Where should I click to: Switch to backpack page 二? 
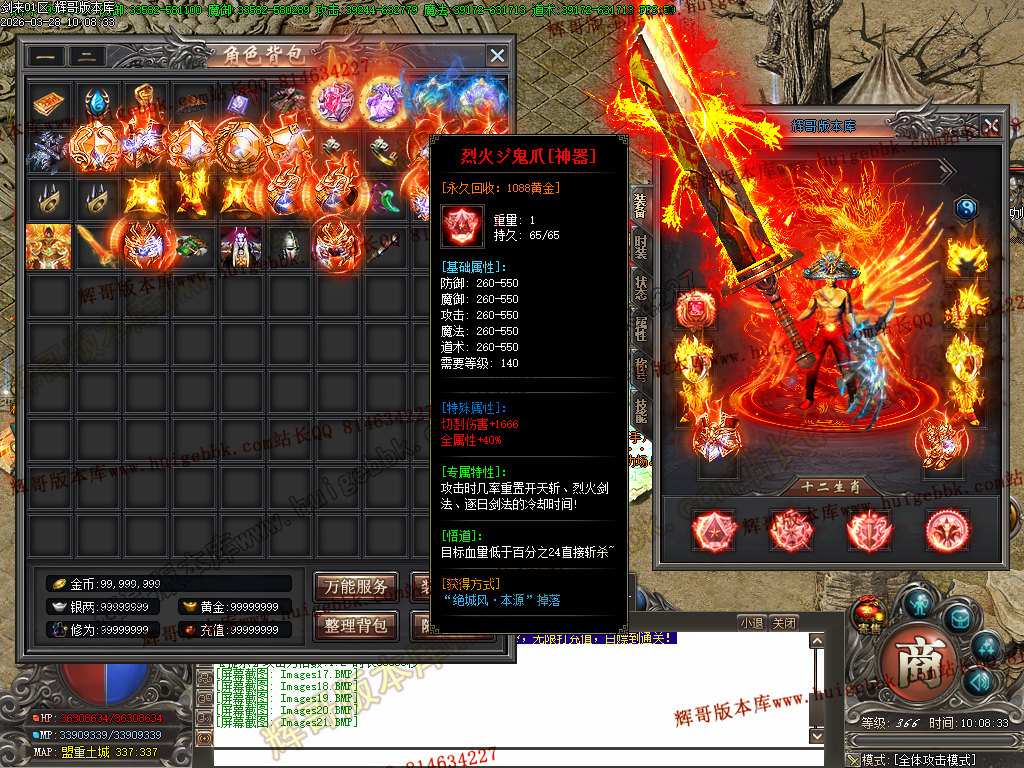click(87, 57)
